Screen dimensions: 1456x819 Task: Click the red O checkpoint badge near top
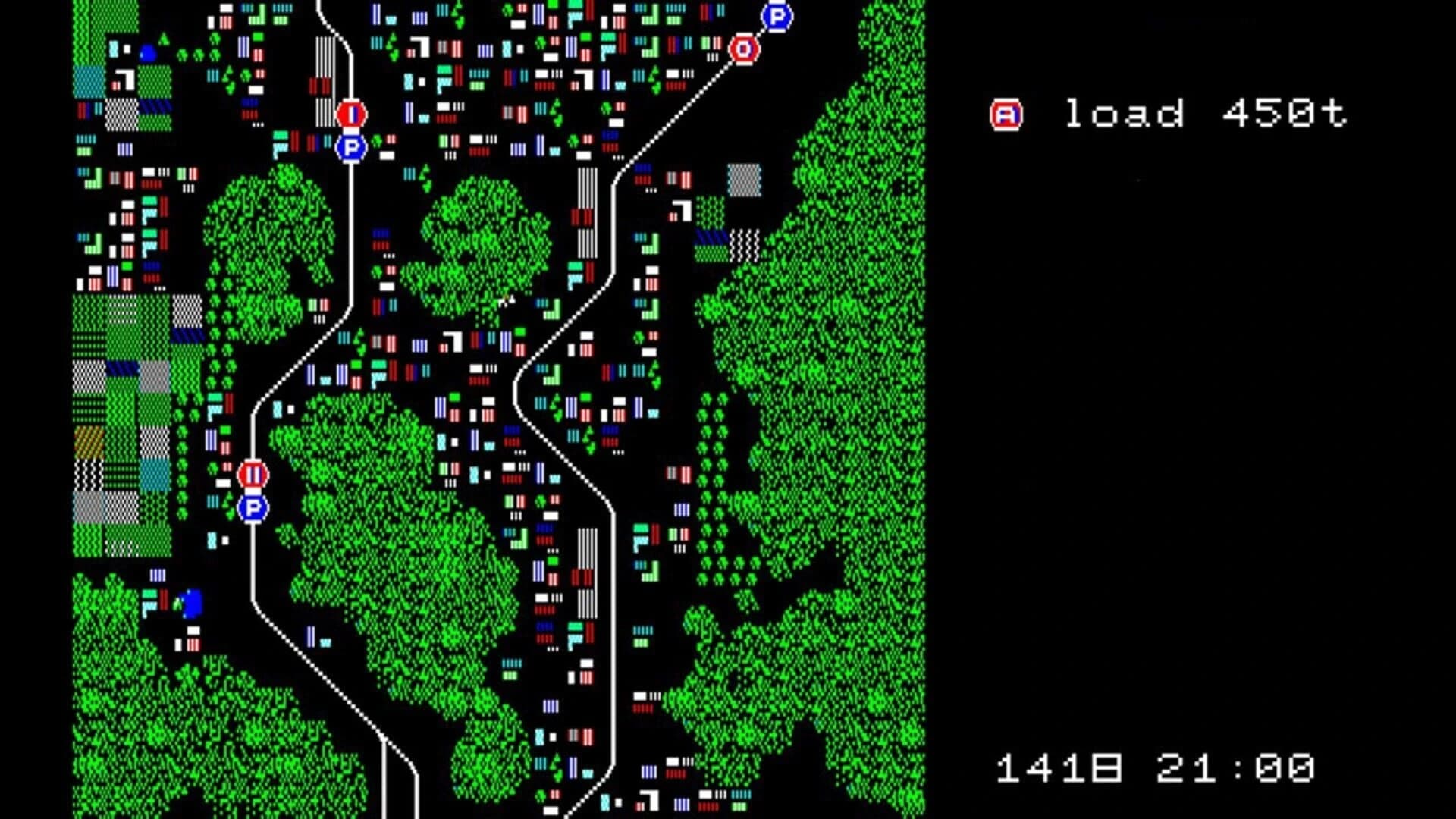click(x=744, y=49)
